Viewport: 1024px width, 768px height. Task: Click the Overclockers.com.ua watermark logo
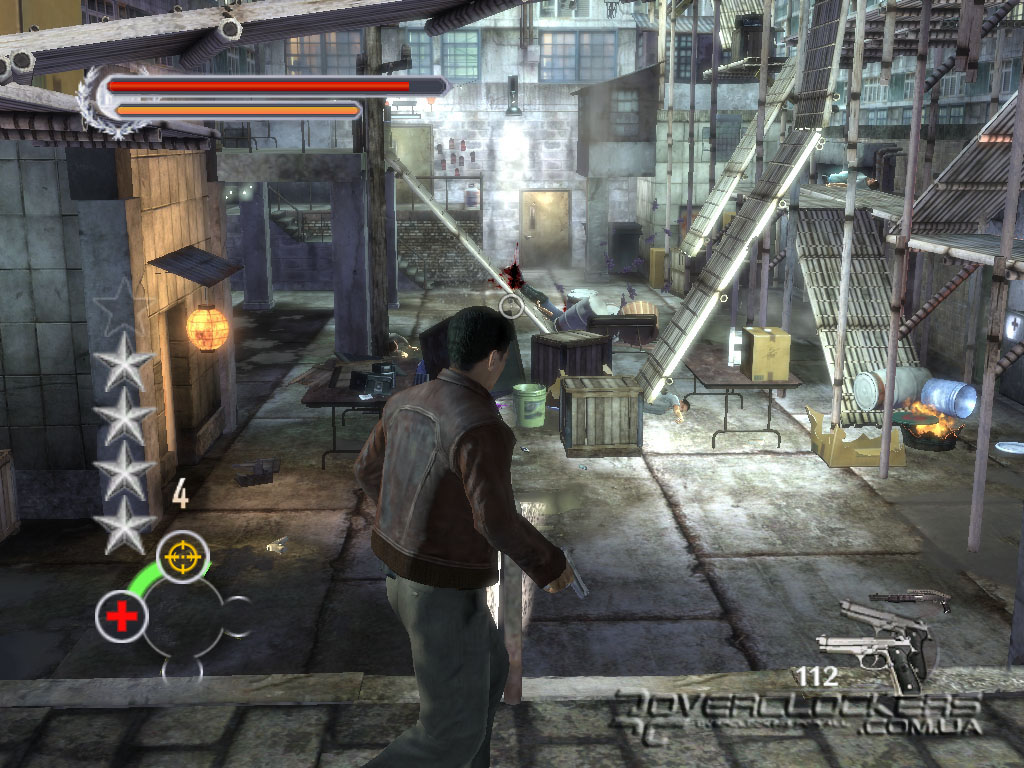(x=799, y=714)
